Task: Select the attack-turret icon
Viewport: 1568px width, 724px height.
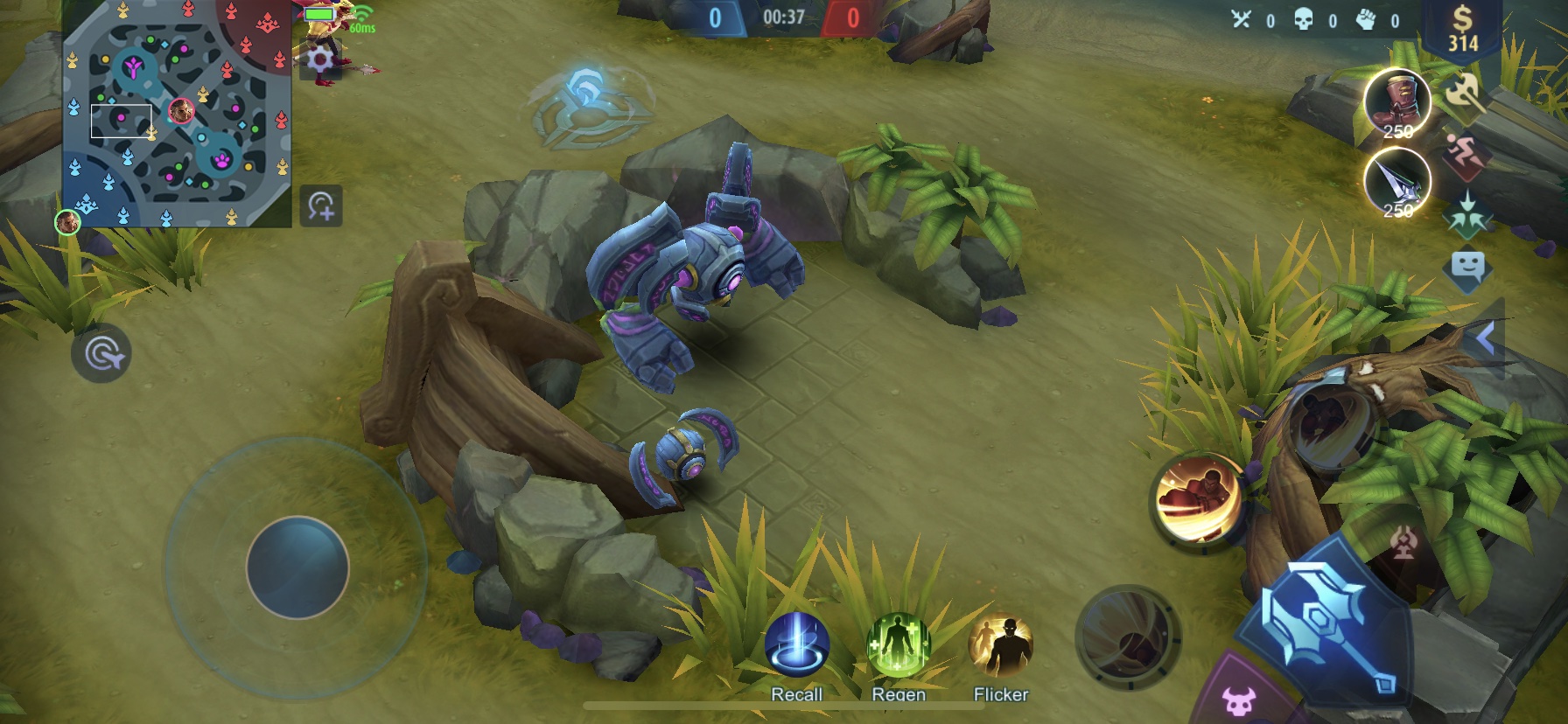Action: (1403, 542)
